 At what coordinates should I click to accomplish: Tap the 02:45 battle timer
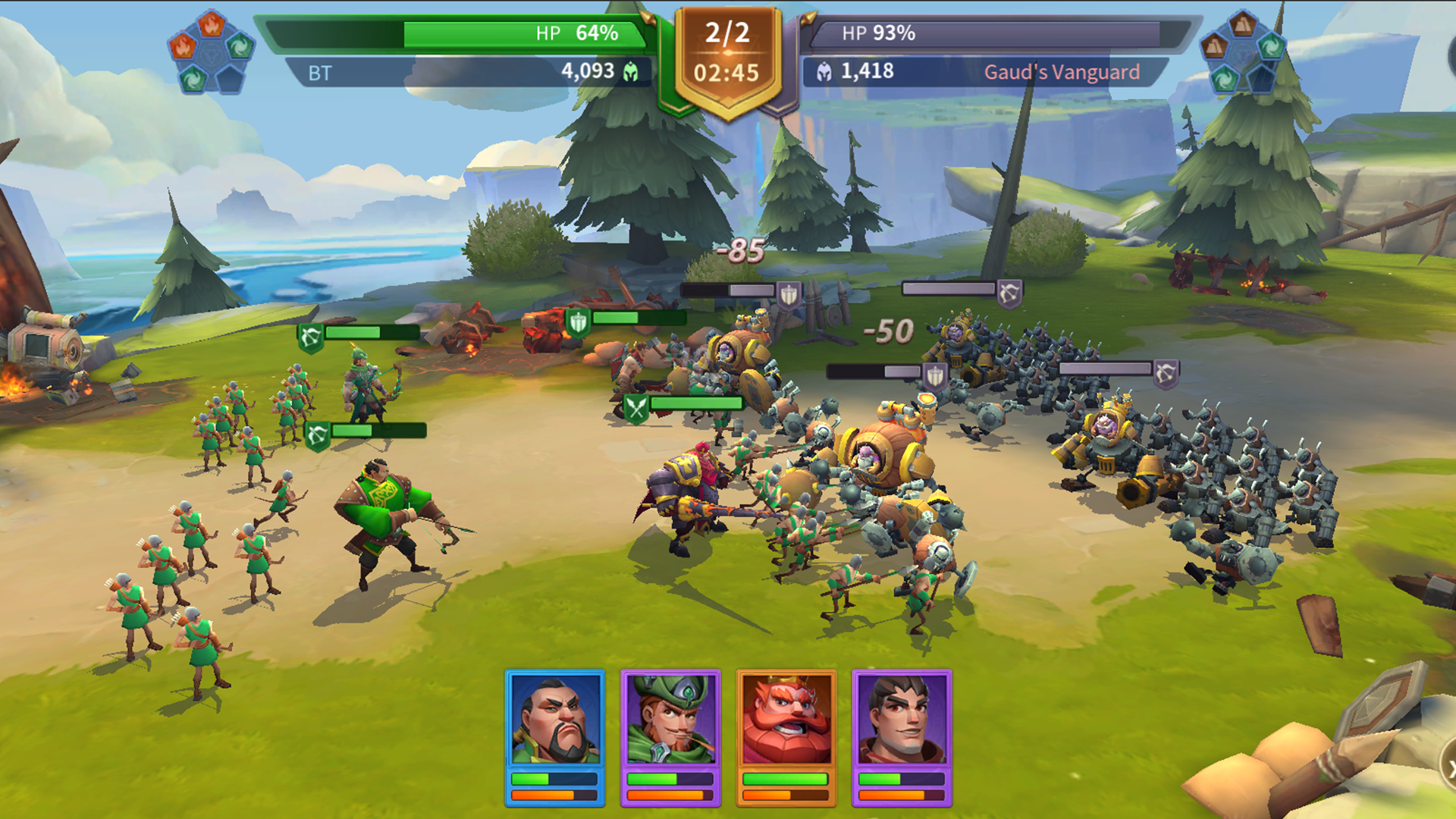click(x=726, y=73)
